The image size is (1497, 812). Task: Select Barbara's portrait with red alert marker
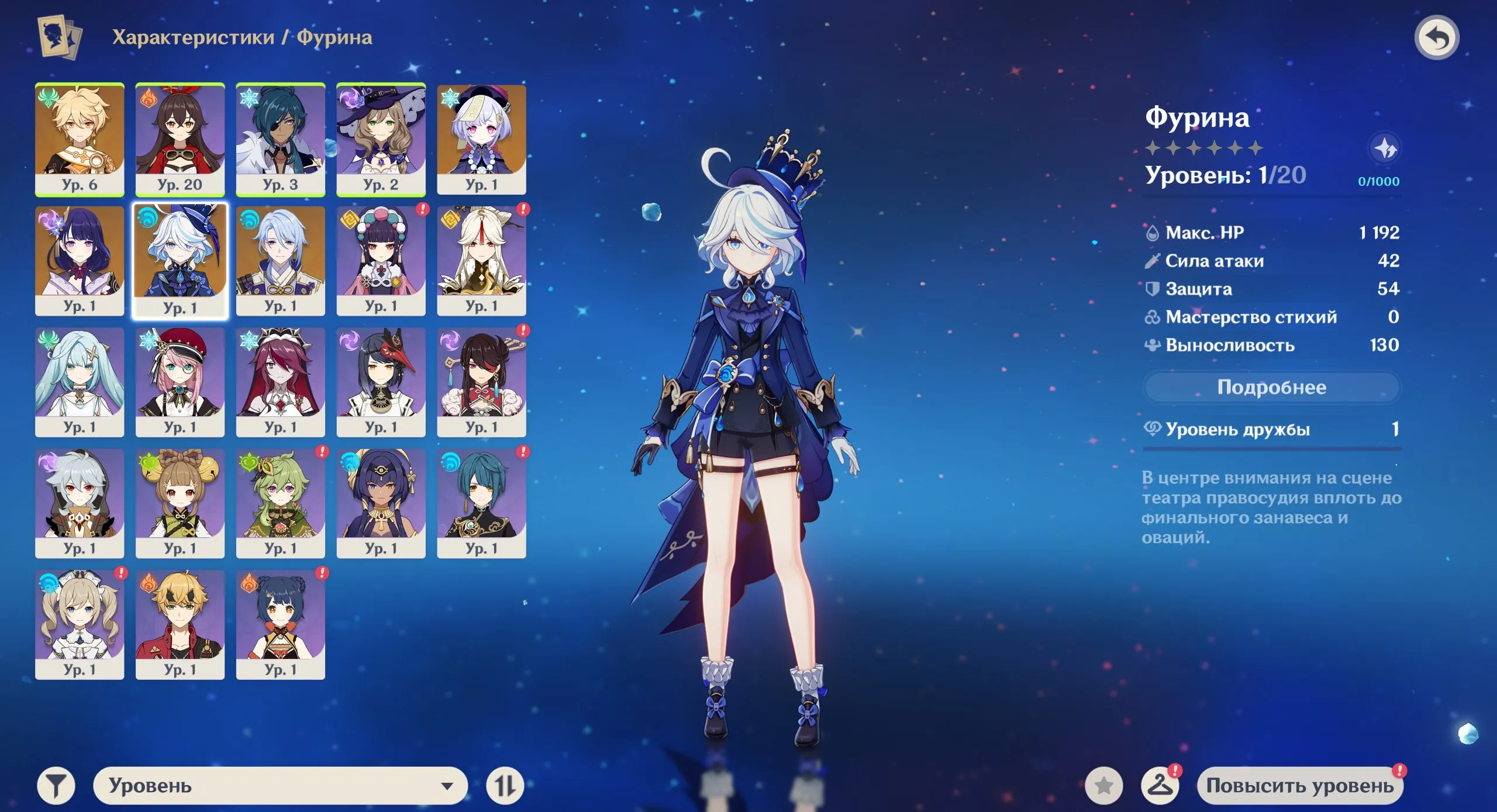tap(80, 623)
